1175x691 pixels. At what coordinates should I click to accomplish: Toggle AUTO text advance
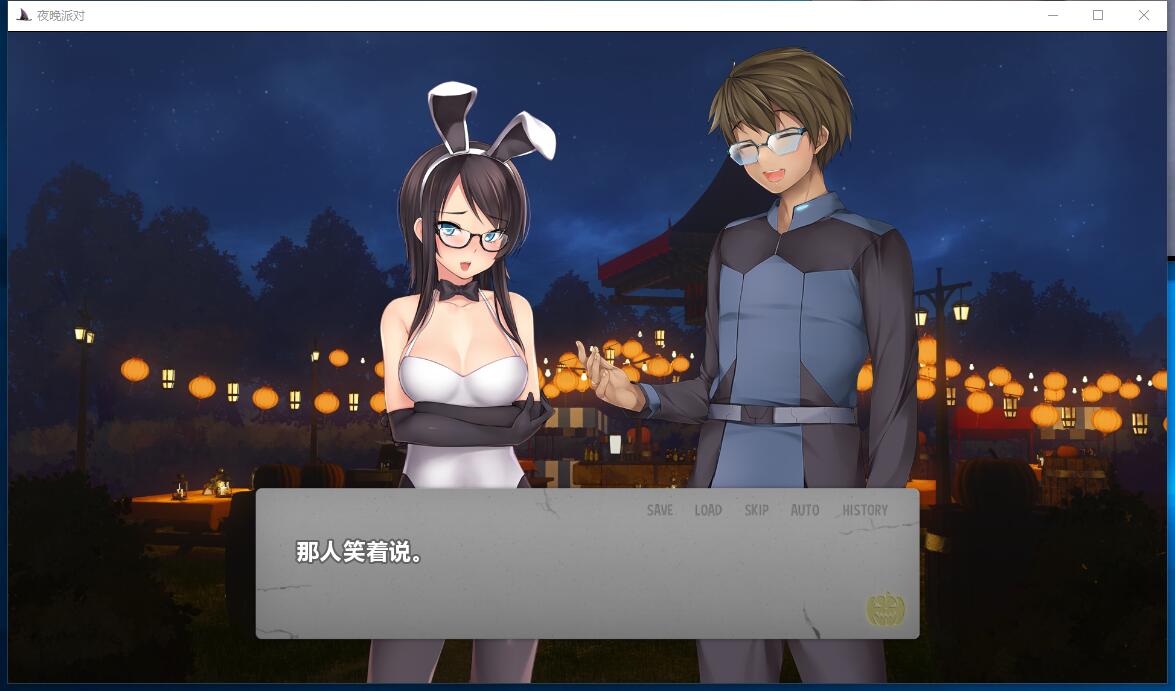click(804, 510)
